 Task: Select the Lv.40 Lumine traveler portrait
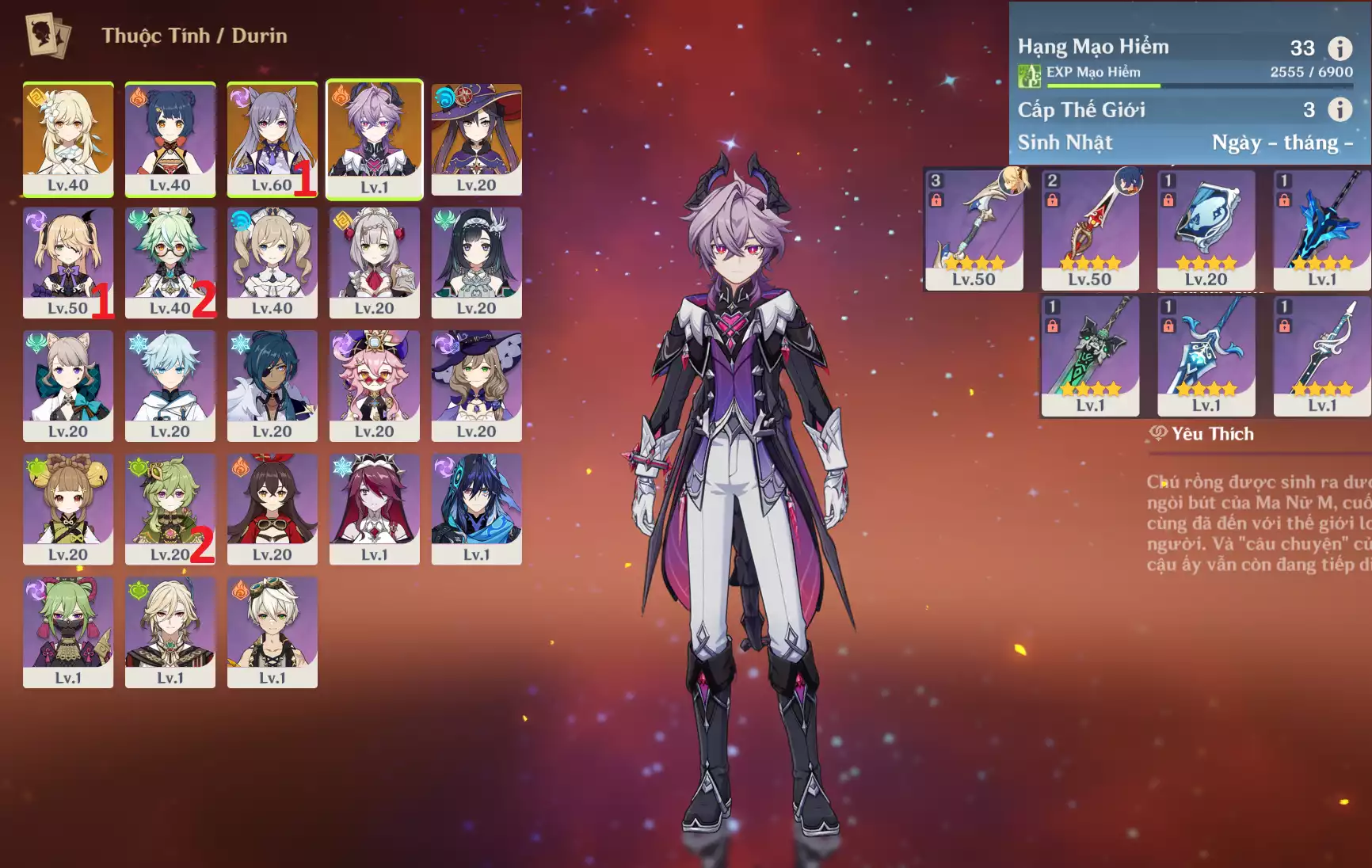coord(68,139)
